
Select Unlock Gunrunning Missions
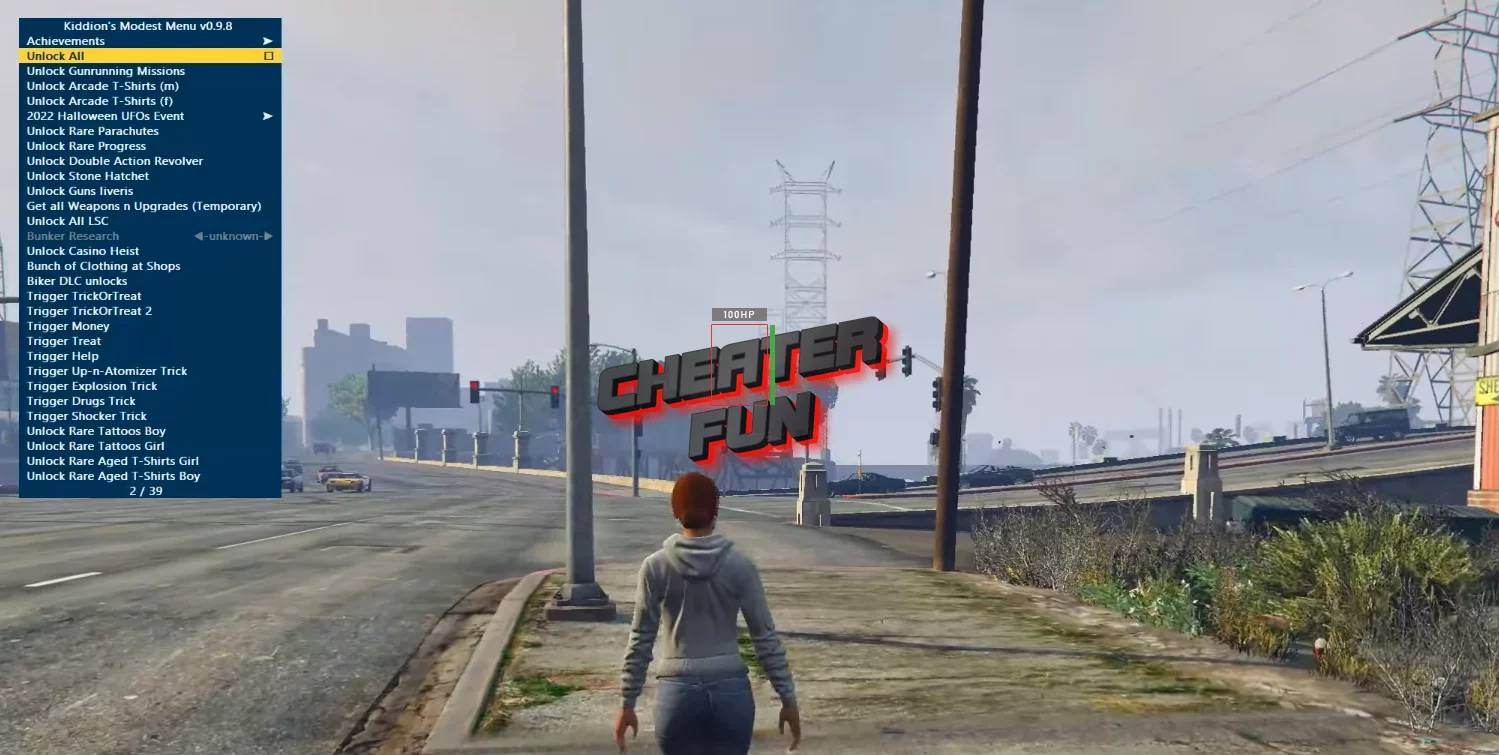[x=105, y=70]
